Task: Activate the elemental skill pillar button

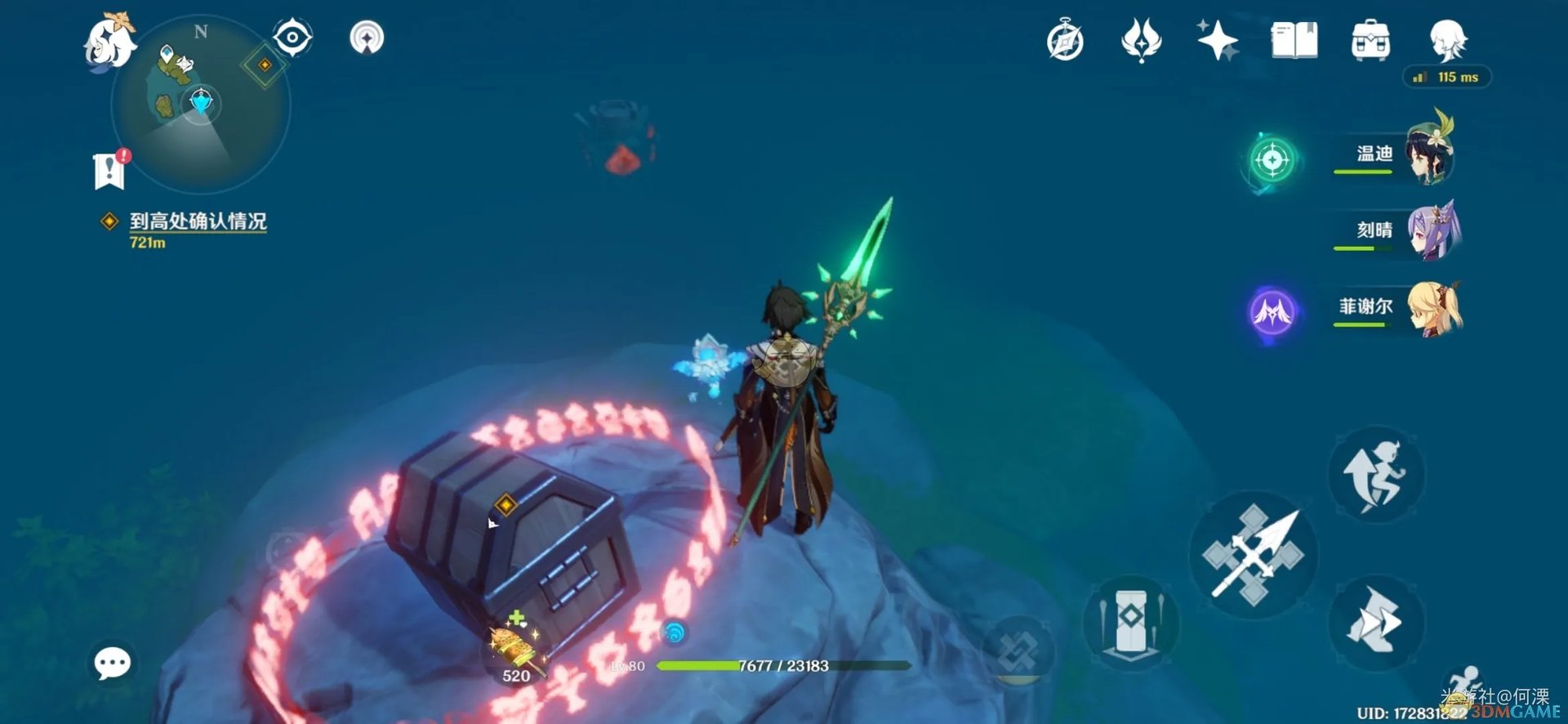Action: tap(1130, 623)
